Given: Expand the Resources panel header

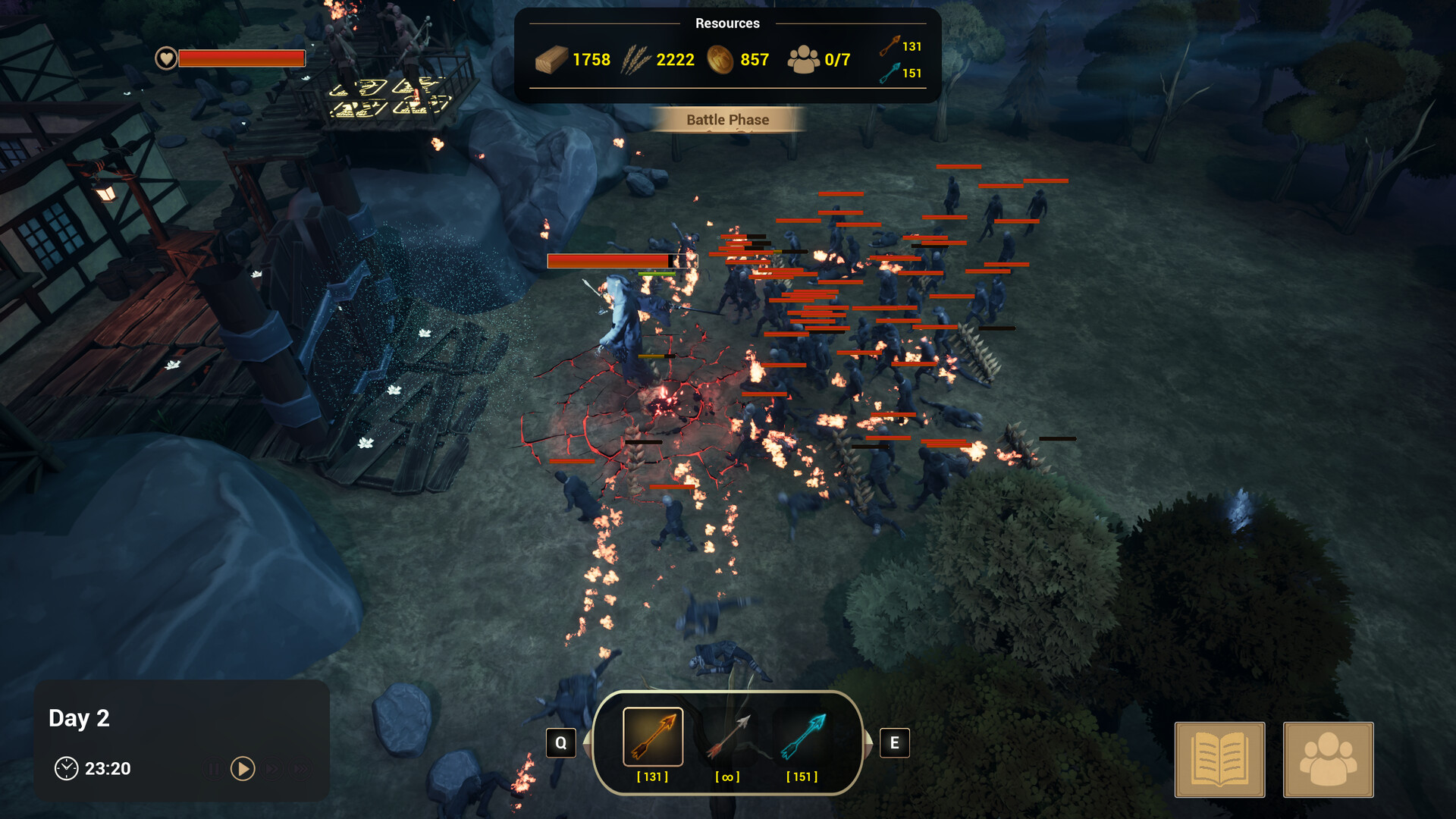Looking at the screenshot, I should coord(727,24).
